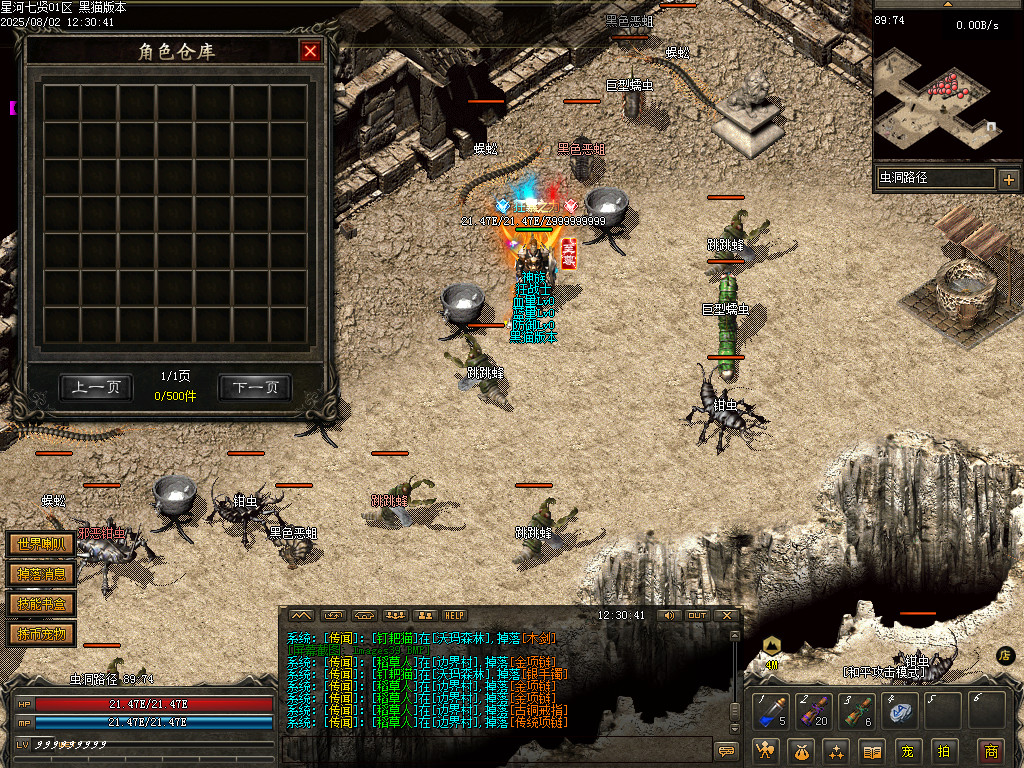This screenshot has height=768, width=1024.
Task: Expand the map with the plus button
Action: 1008,180
